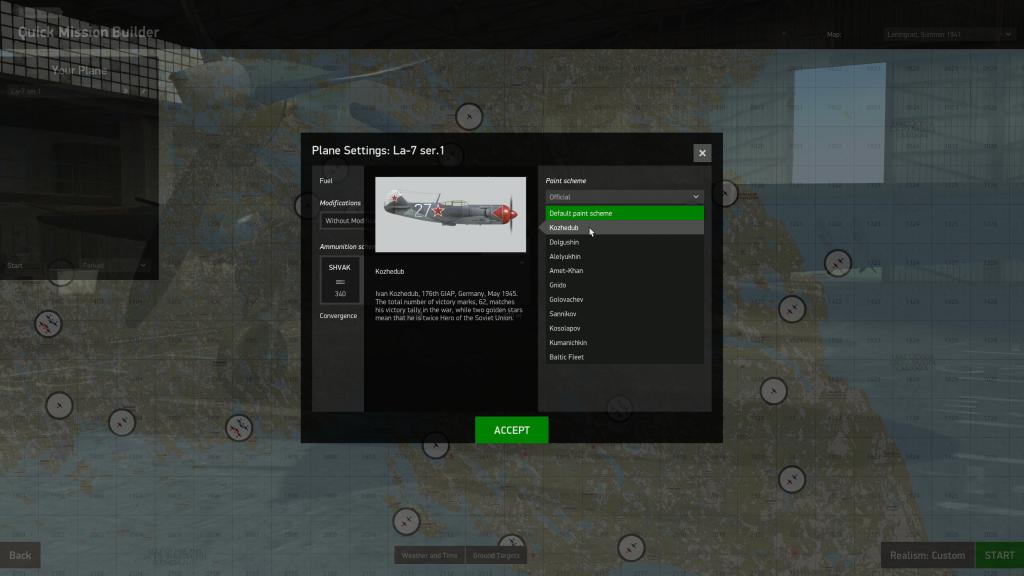
Task: Choose the Kozhedub paint scheme
Action: click(x=624, y=228)
